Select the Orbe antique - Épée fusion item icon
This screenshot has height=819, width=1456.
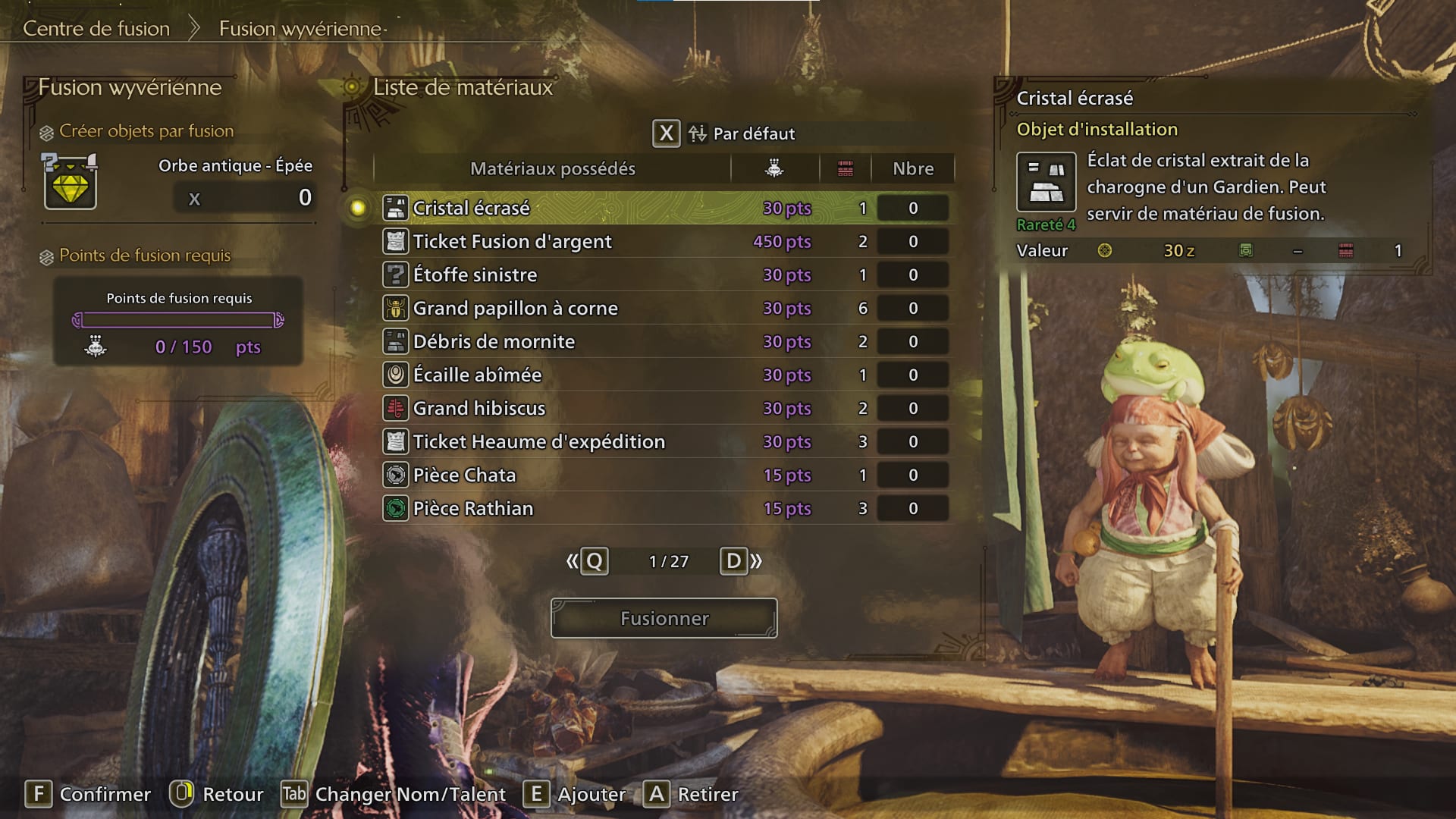pos(71,182)
